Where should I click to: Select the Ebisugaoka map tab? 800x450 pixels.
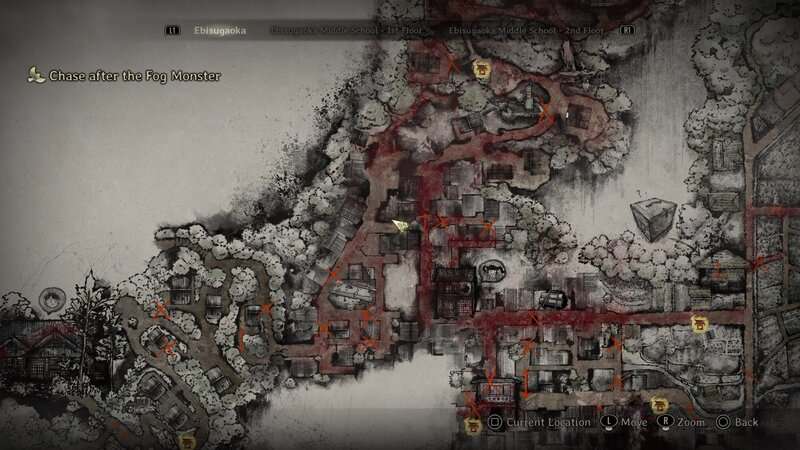coord(221,30)
